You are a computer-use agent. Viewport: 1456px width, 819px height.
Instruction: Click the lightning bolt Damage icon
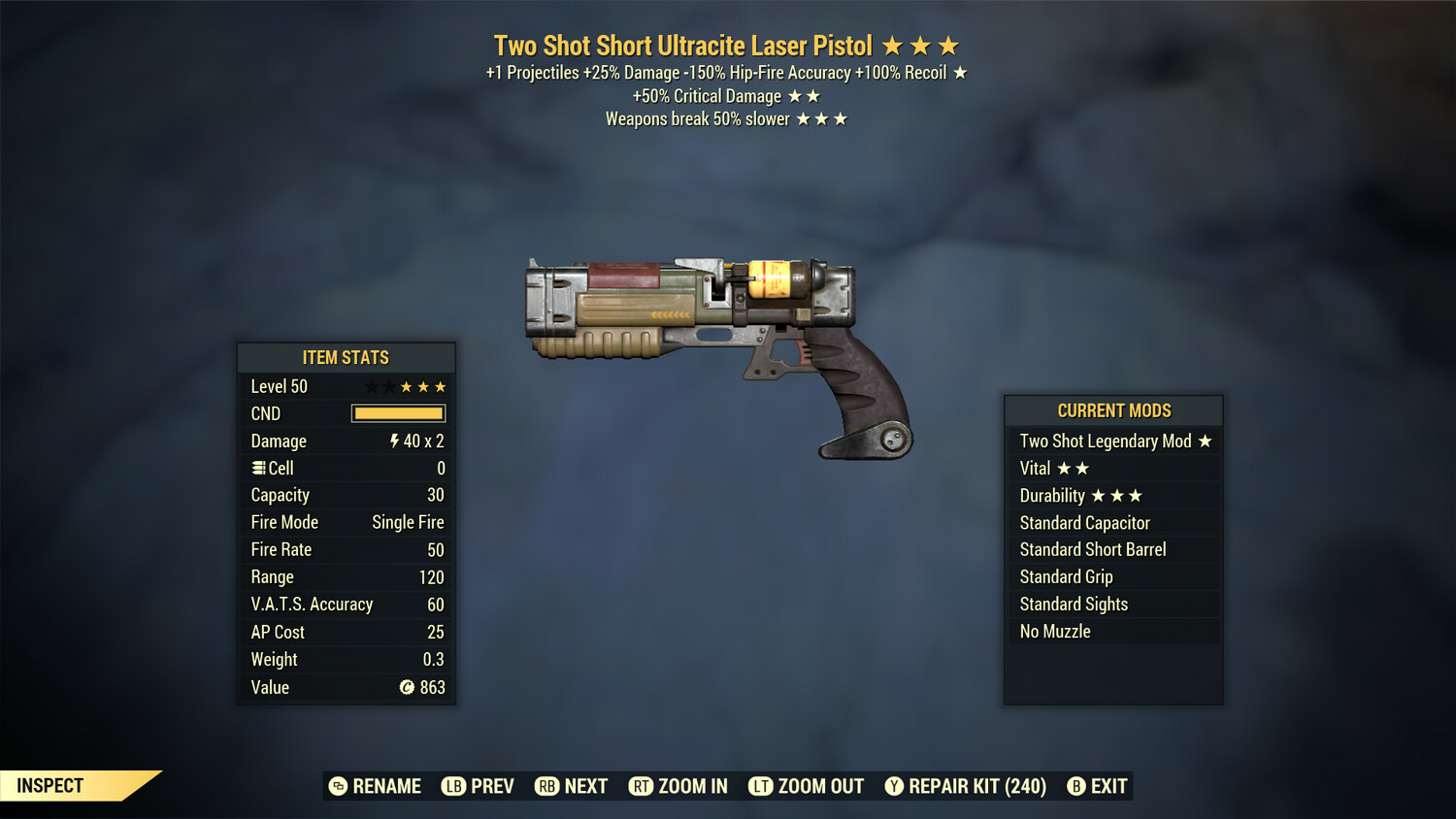pyautogui.click(x=393, y=441)
